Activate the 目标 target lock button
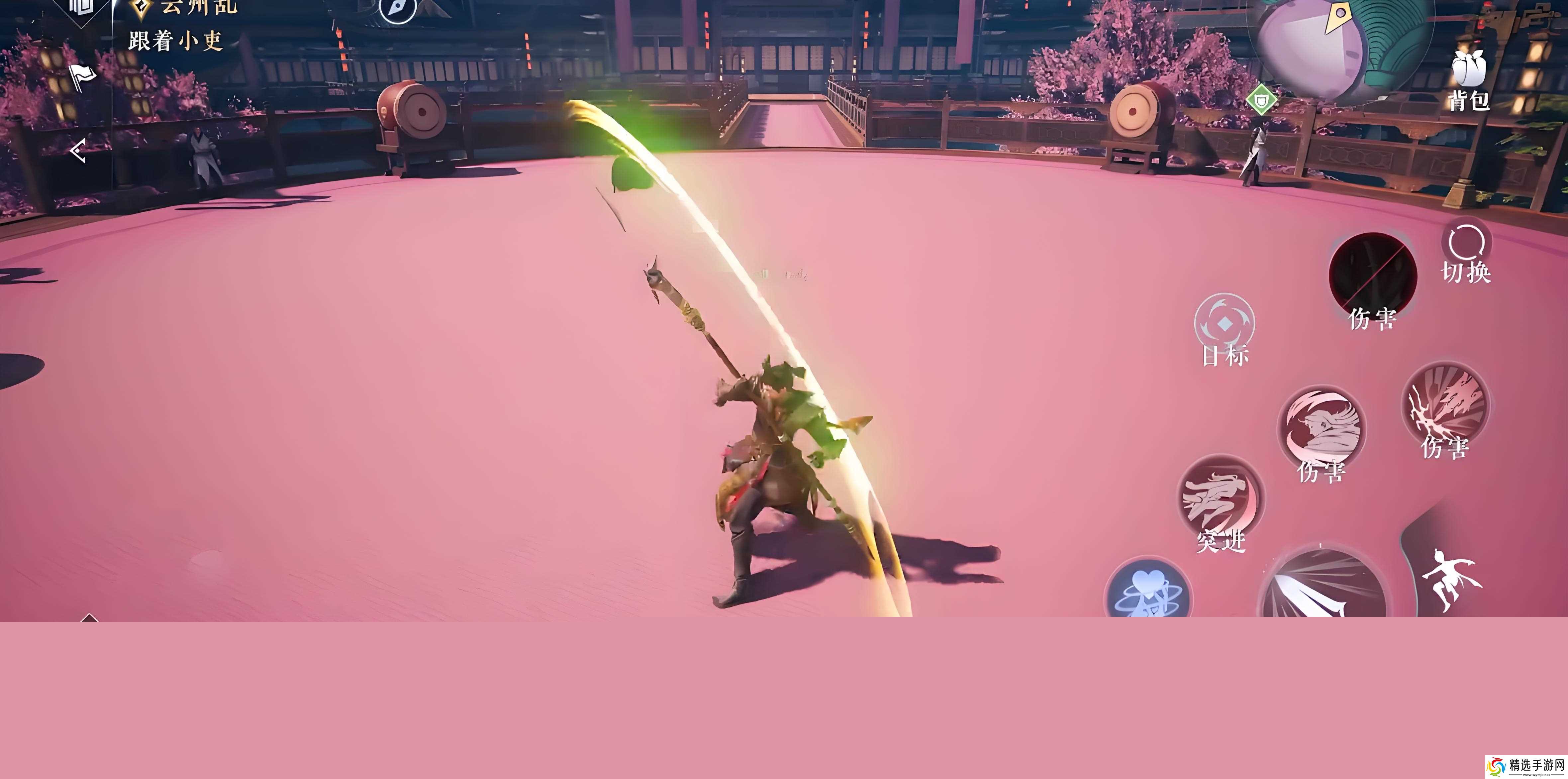The width and height of the screenshot is (1568, 779). (1224, 326)
